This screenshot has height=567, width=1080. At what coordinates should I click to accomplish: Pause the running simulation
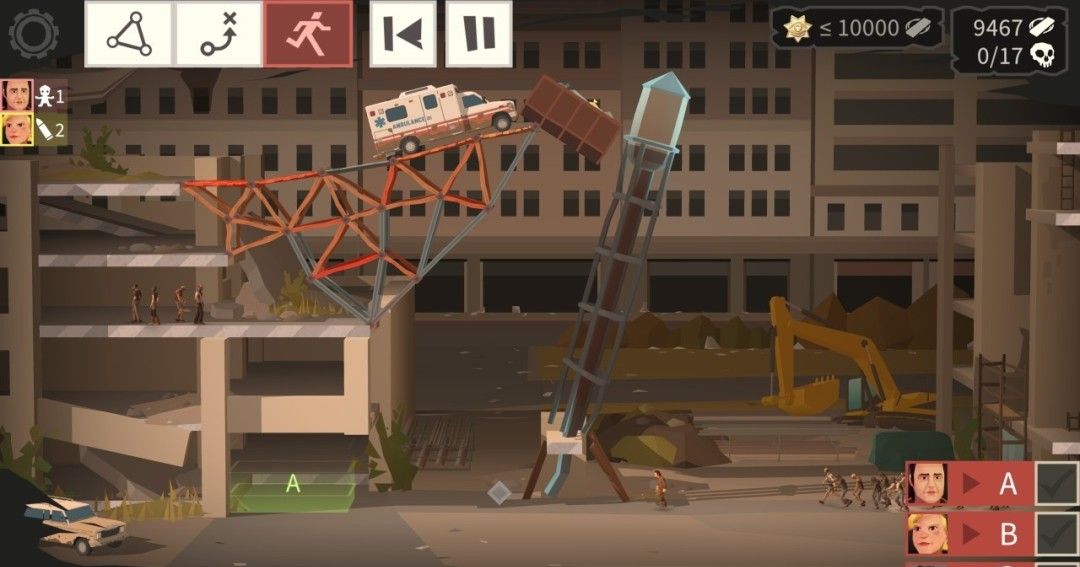click(478, 34)
